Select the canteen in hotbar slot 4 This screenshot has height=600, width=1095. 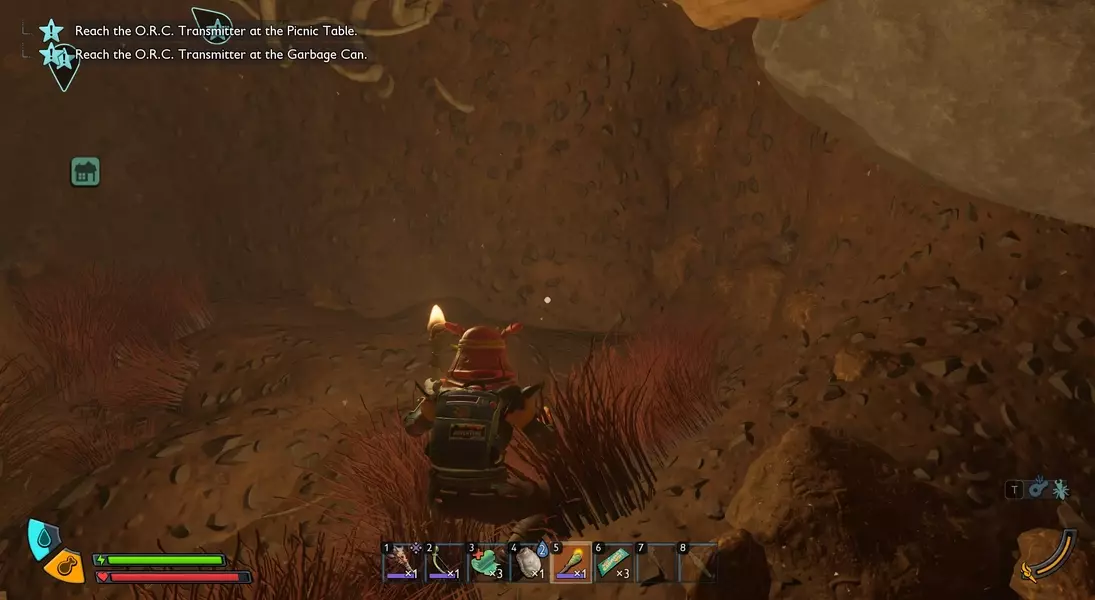point(529,564)
